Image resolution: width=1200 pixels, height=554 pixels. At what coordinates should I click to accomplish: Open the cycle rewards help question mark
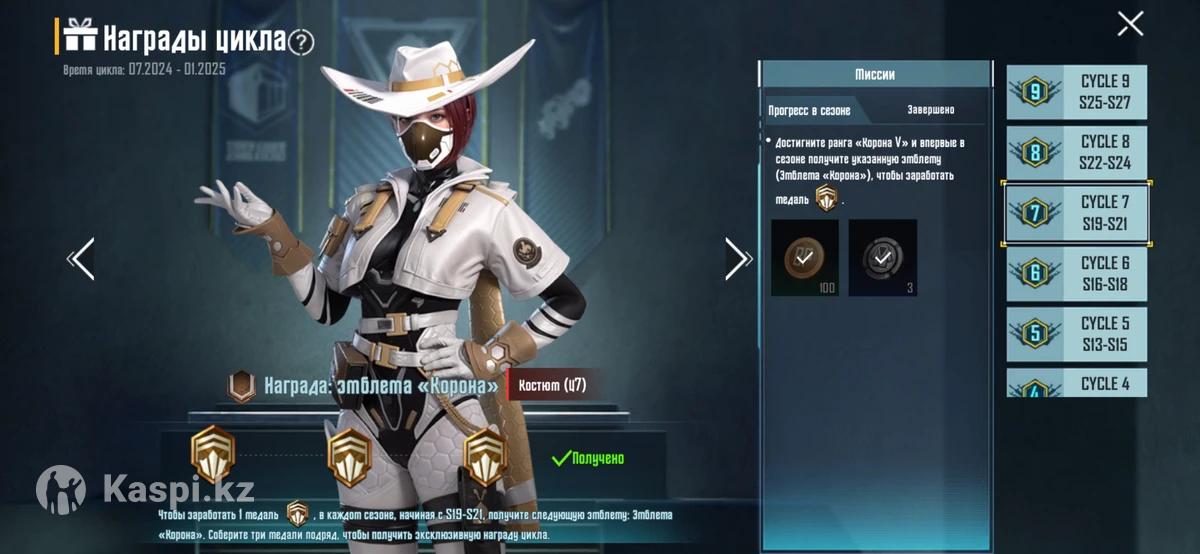[x=301, y=42]
